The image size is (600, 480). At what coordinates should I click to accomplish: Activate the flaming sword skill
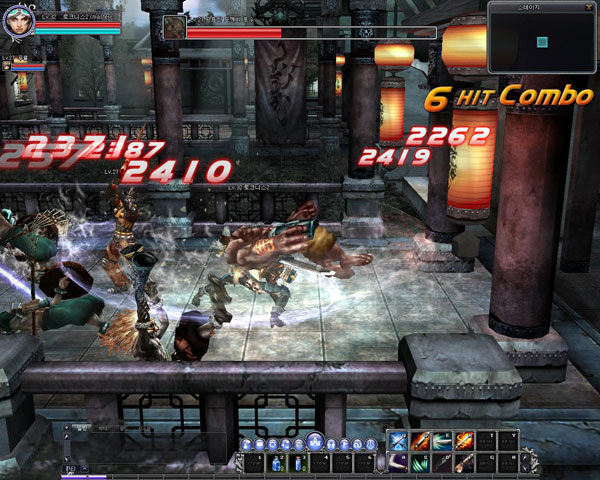coord(419,441)
